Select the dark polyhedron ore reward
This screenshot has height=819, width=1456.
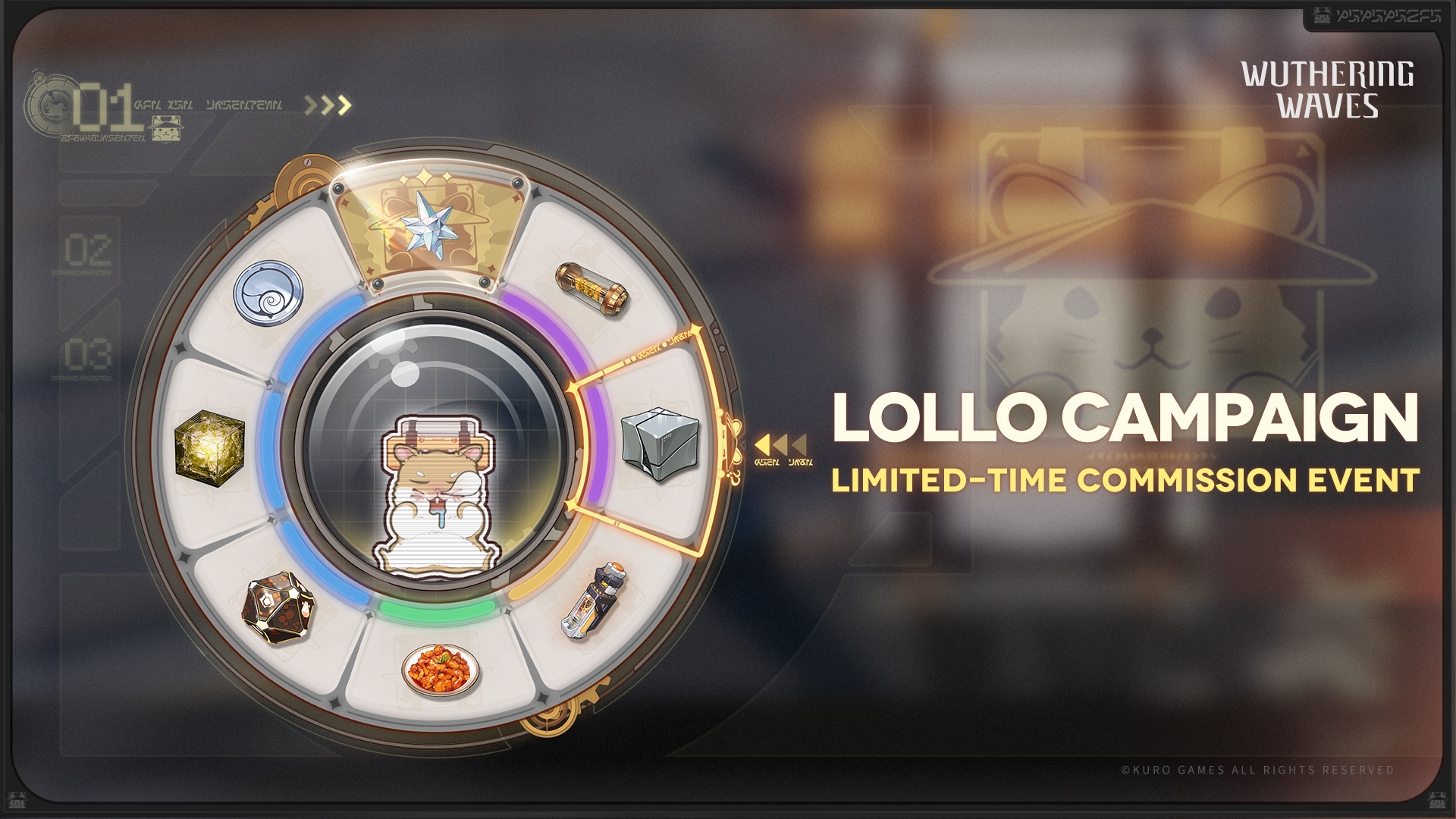(x=278, y=608)
